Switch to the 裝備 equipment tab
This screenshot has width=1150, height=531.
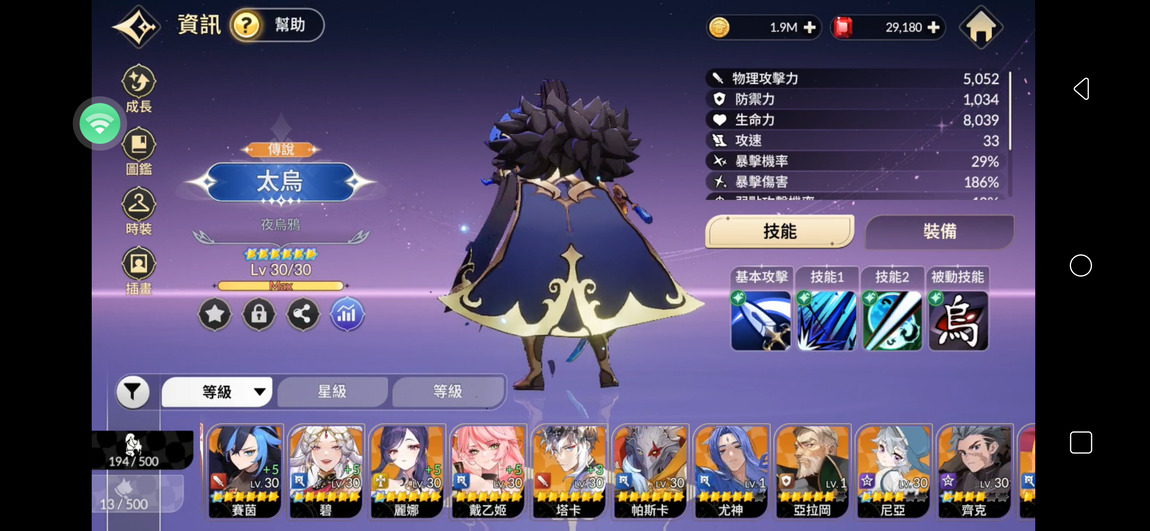click(939, 231)
